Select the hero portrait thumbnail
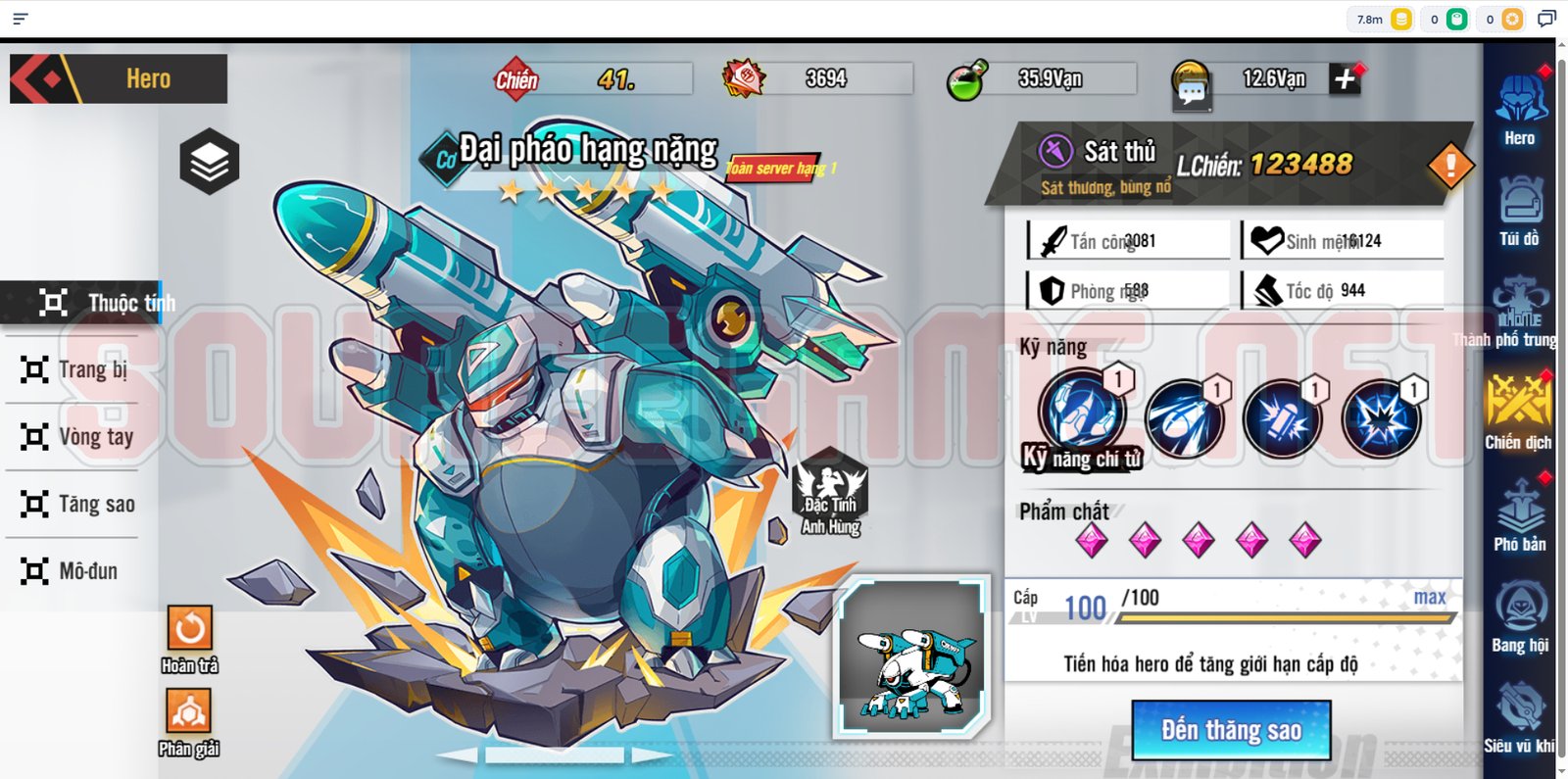Screen dimensions: 1568x779 pyautogui.click(x=911, y=656)
